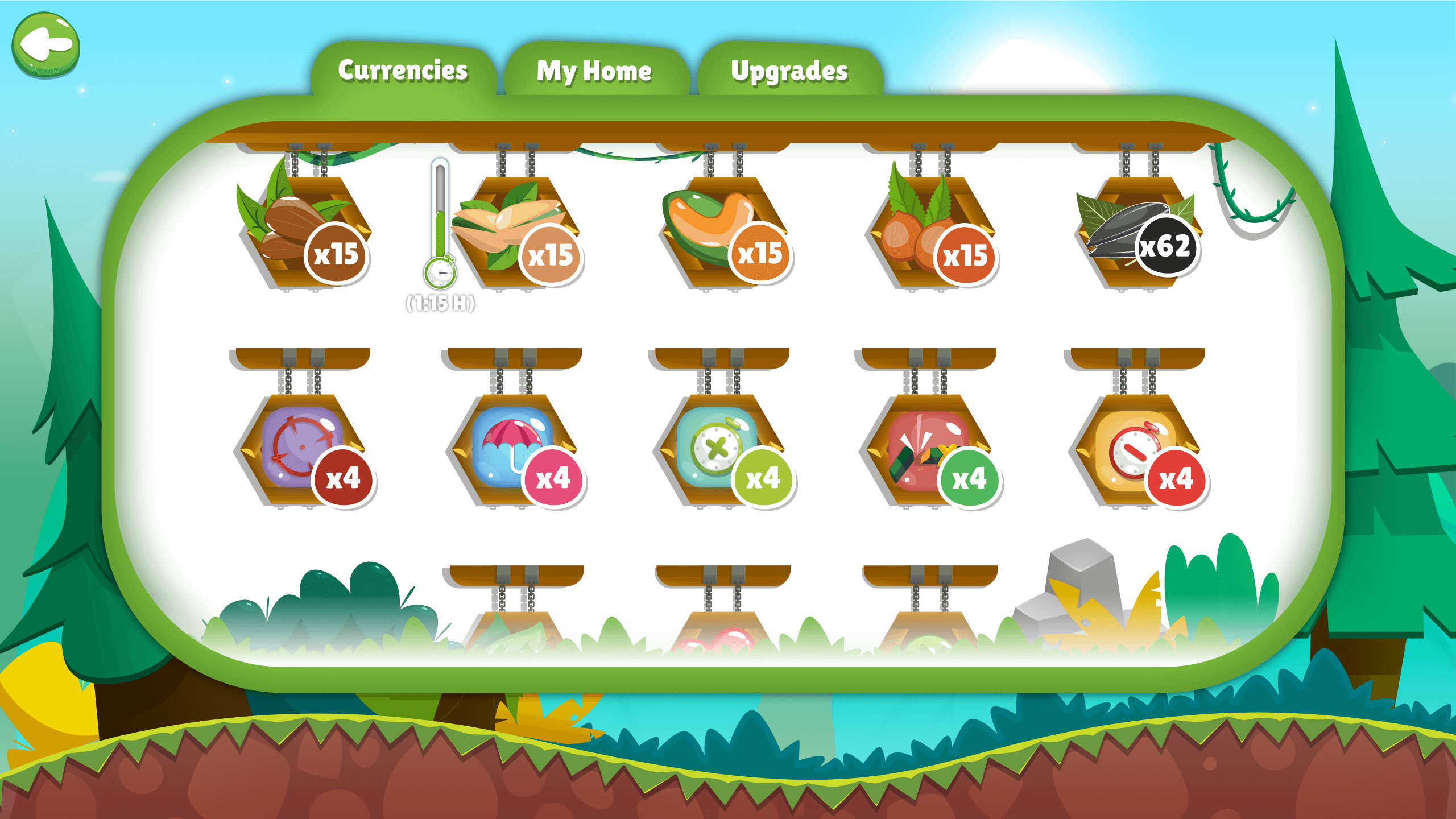This screenshot has height=819, width=1456.
Task: Open the My Home tab
Action: pyautogui.click(x=594, y=72)
